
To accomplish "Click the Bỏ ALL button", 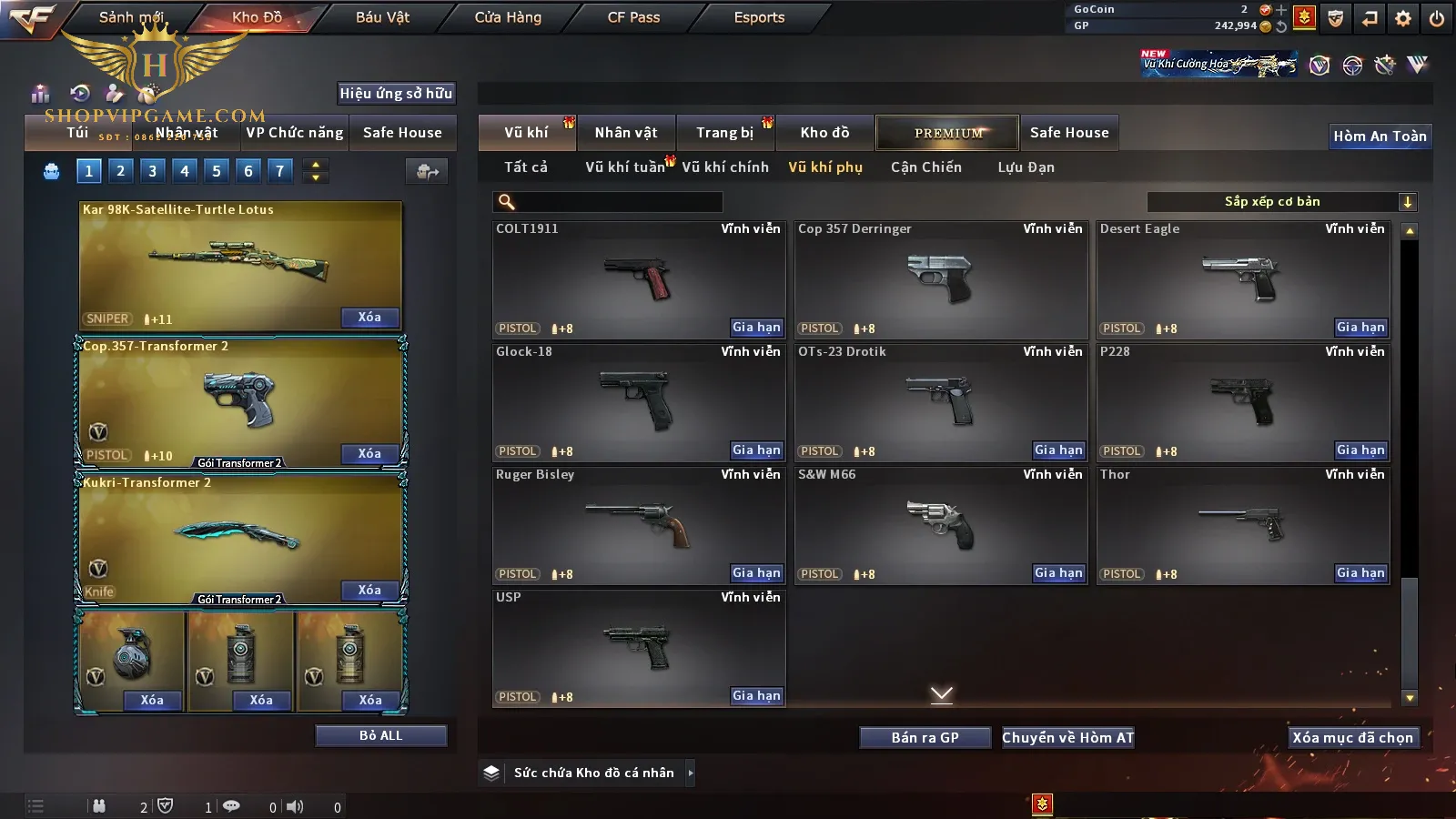I will (380, 735).
